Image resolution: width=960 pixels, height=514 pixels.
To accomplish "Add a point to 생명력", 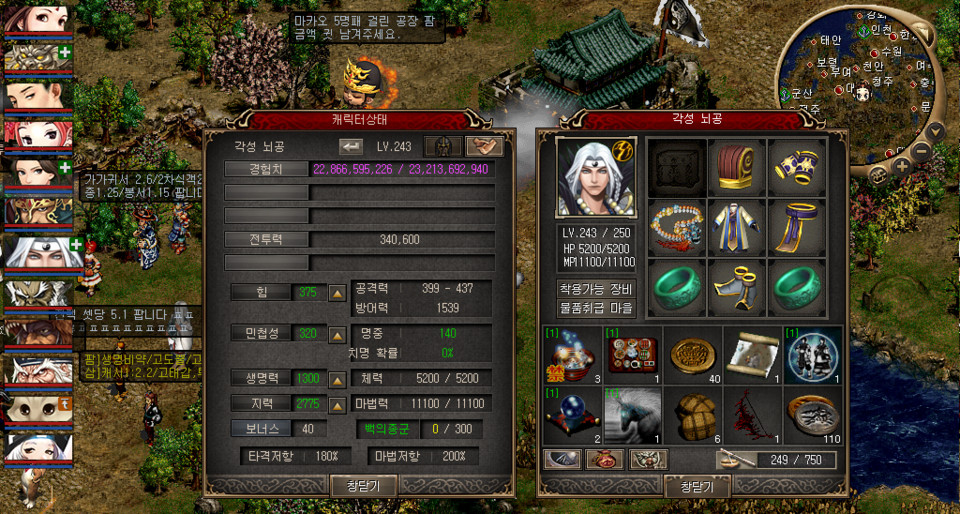I will pos(338,379).
